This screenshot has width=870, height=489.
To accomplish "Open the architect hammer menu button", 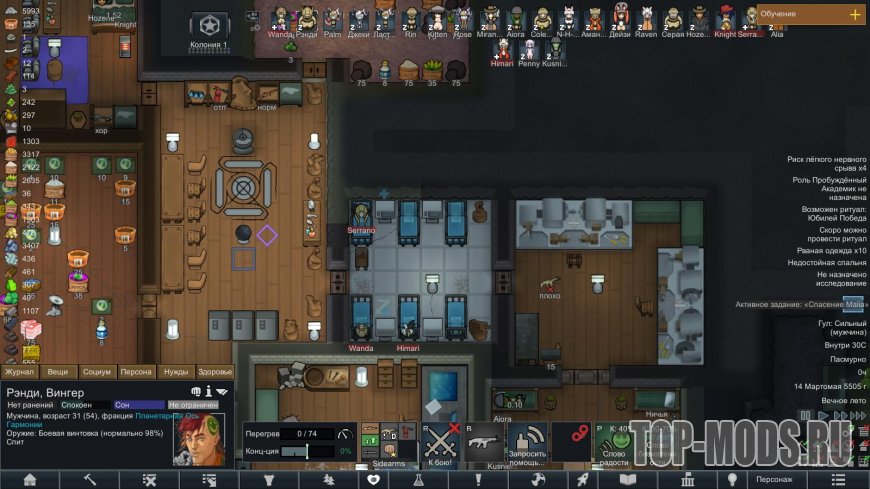I will click(89, 480).
